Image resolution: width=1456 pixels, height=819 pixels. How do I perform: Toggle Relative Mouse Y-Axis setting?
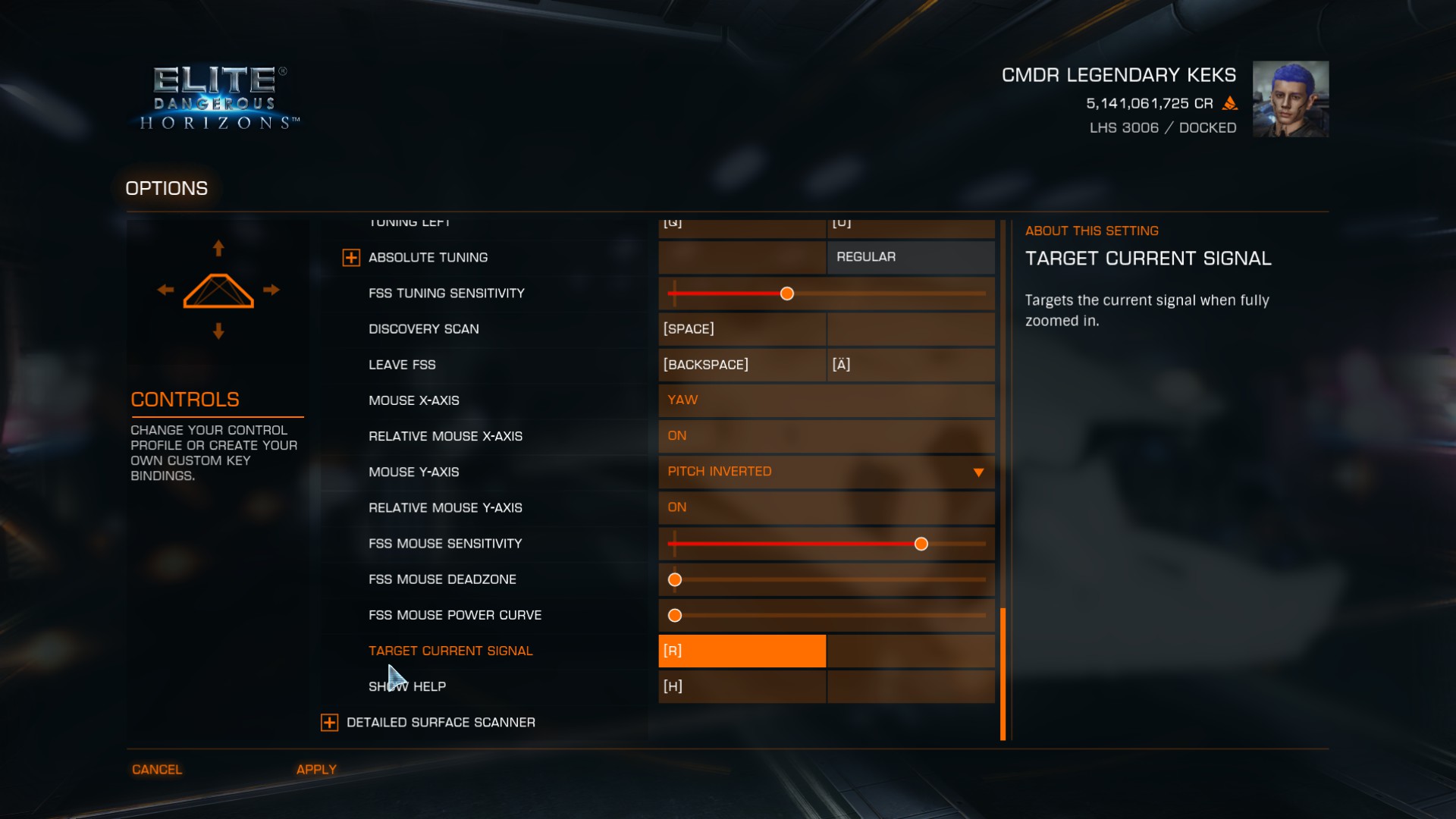(826, 507)
